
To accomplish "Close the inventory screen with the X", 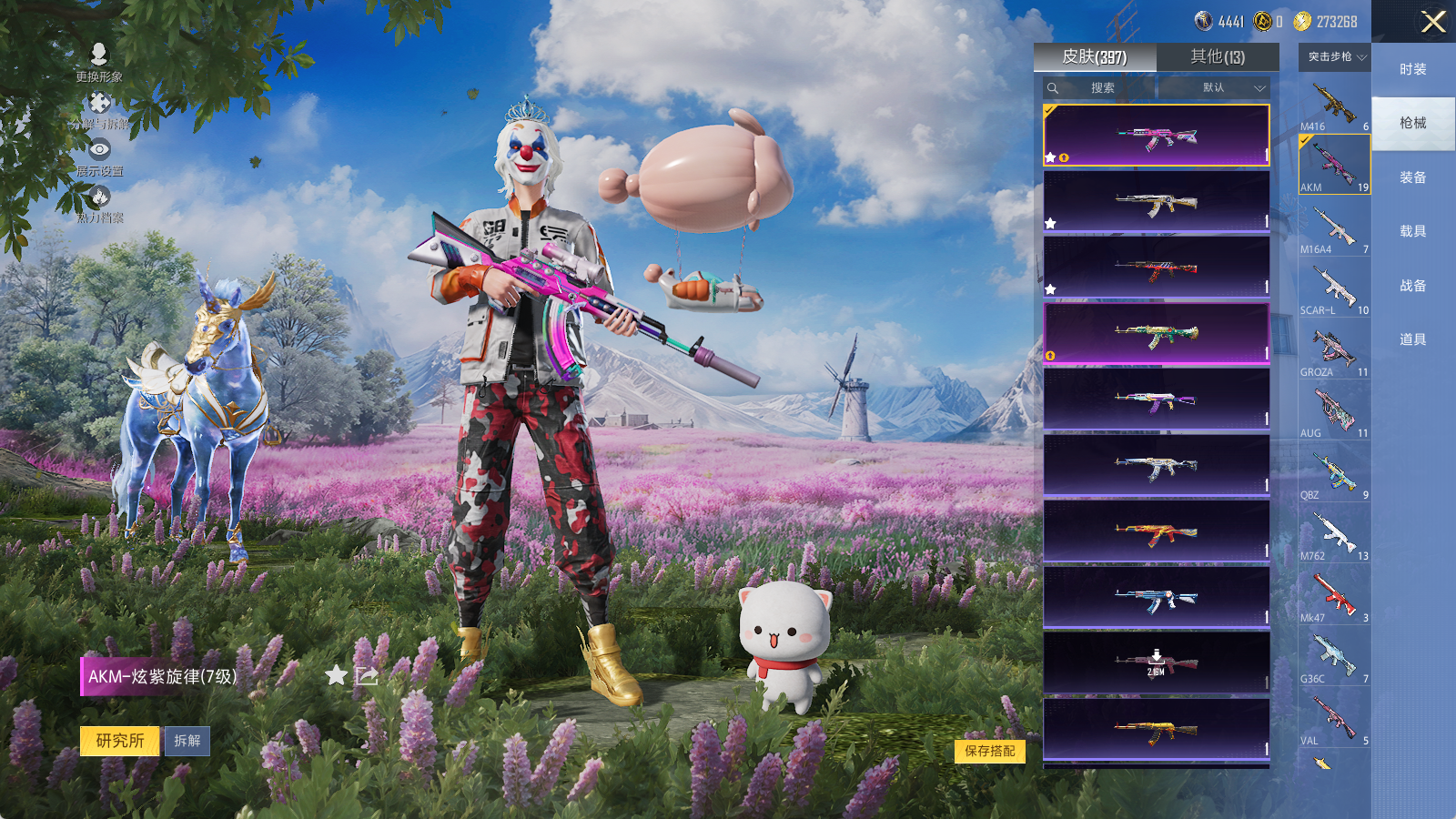I will pyautogui.click(x=1433, y=22).
